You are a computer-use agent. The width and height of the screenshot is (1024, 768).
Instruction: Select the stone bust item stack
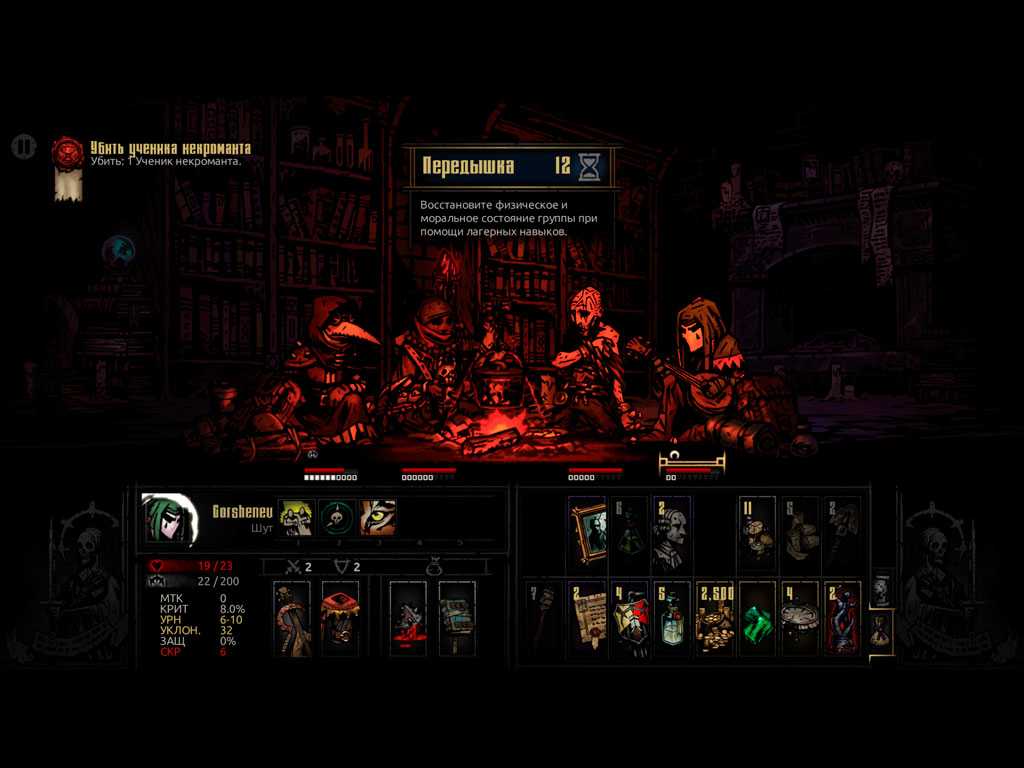[672, 533]
